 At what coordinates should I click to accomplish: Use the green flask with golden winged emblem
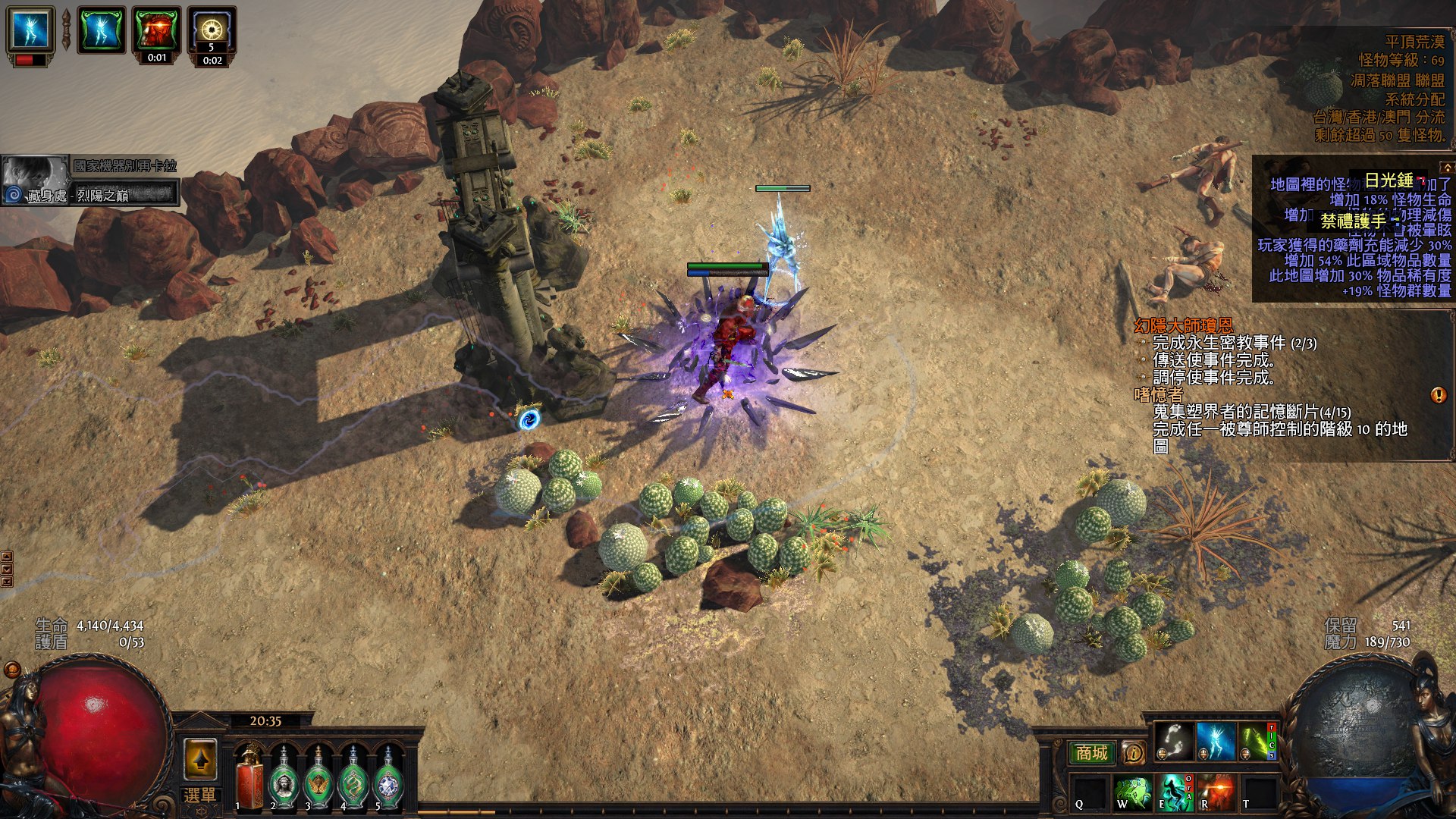(318, 779)
